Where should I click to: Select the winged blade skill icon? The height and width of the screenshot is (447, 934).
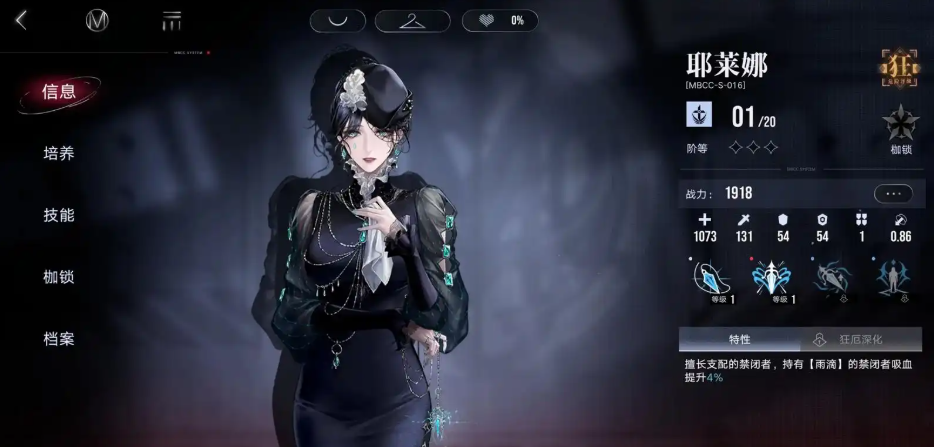(771, 277)
